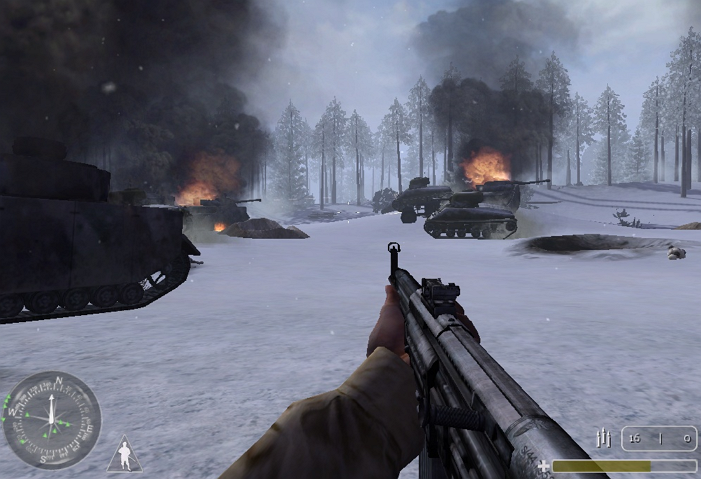
Task: Click the bullets icon beside the ammo counter
Action: pyautogui.click(x=604, y=438)
